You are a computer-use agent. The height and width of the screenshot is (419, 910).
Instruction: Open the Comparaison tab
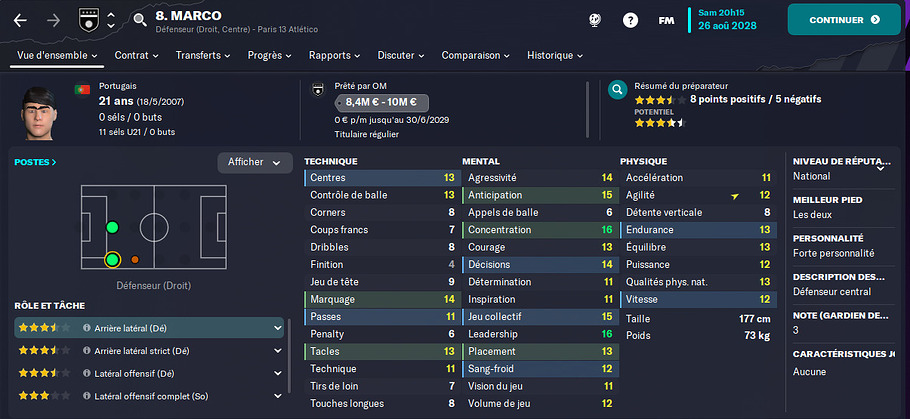475,55
